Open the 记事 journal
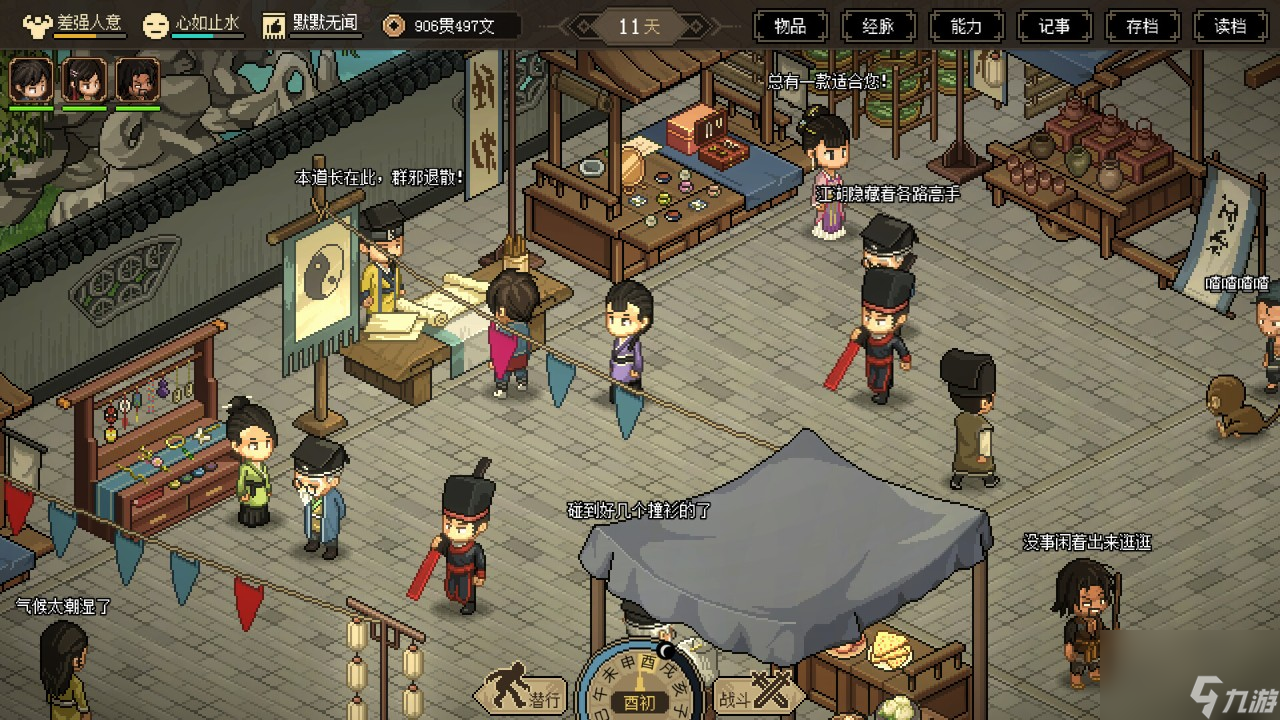 coord(1054,26)
